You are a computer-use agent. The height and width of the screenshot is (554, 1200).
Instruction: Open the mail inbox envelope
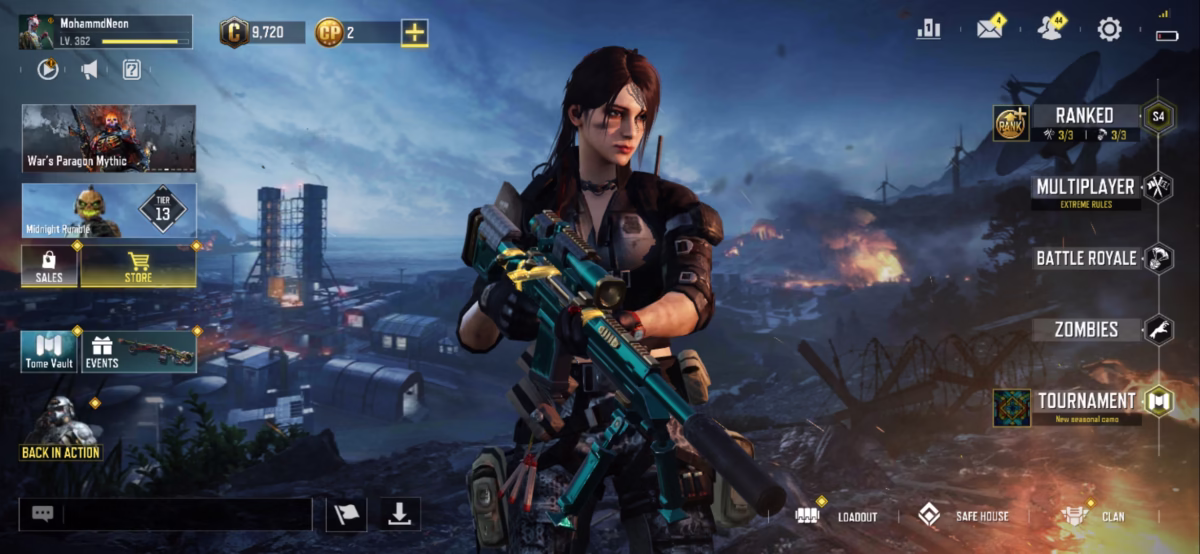[x=989, y=29]
